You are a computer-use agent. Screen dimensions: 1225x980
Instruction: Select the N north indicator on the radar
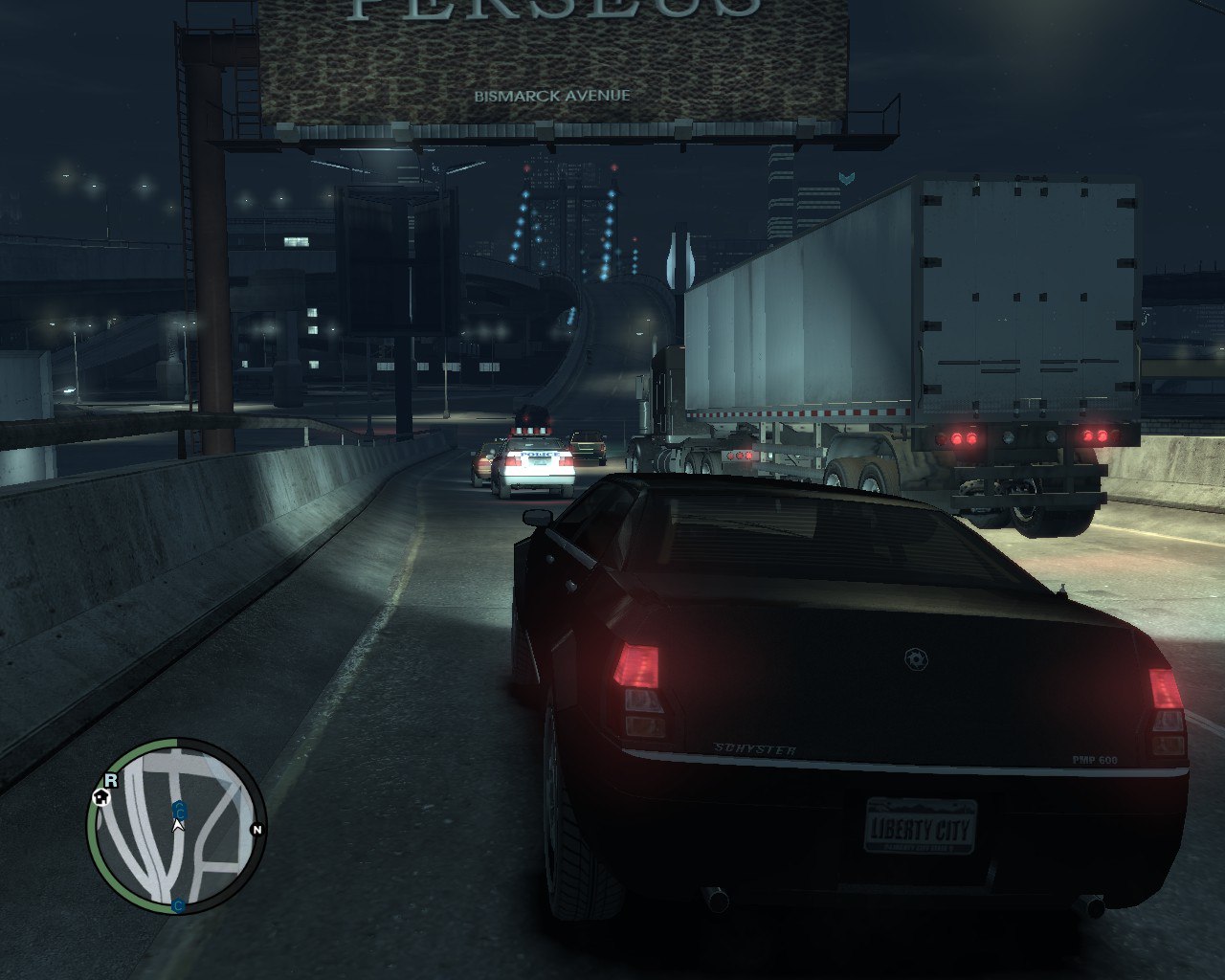point(256,830)
